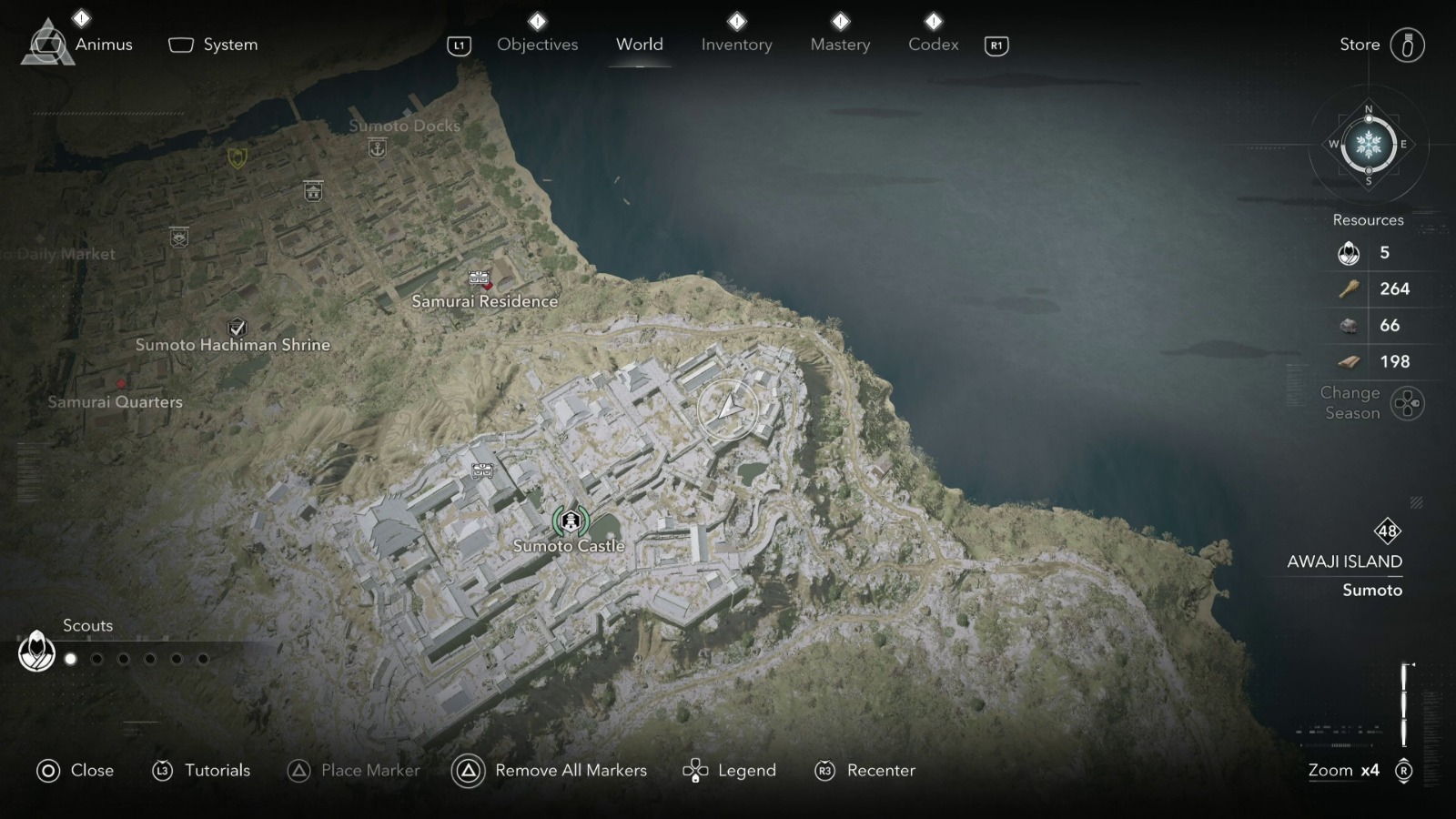Open the Codex tab

pyautogui.click(x=932, y=44)
